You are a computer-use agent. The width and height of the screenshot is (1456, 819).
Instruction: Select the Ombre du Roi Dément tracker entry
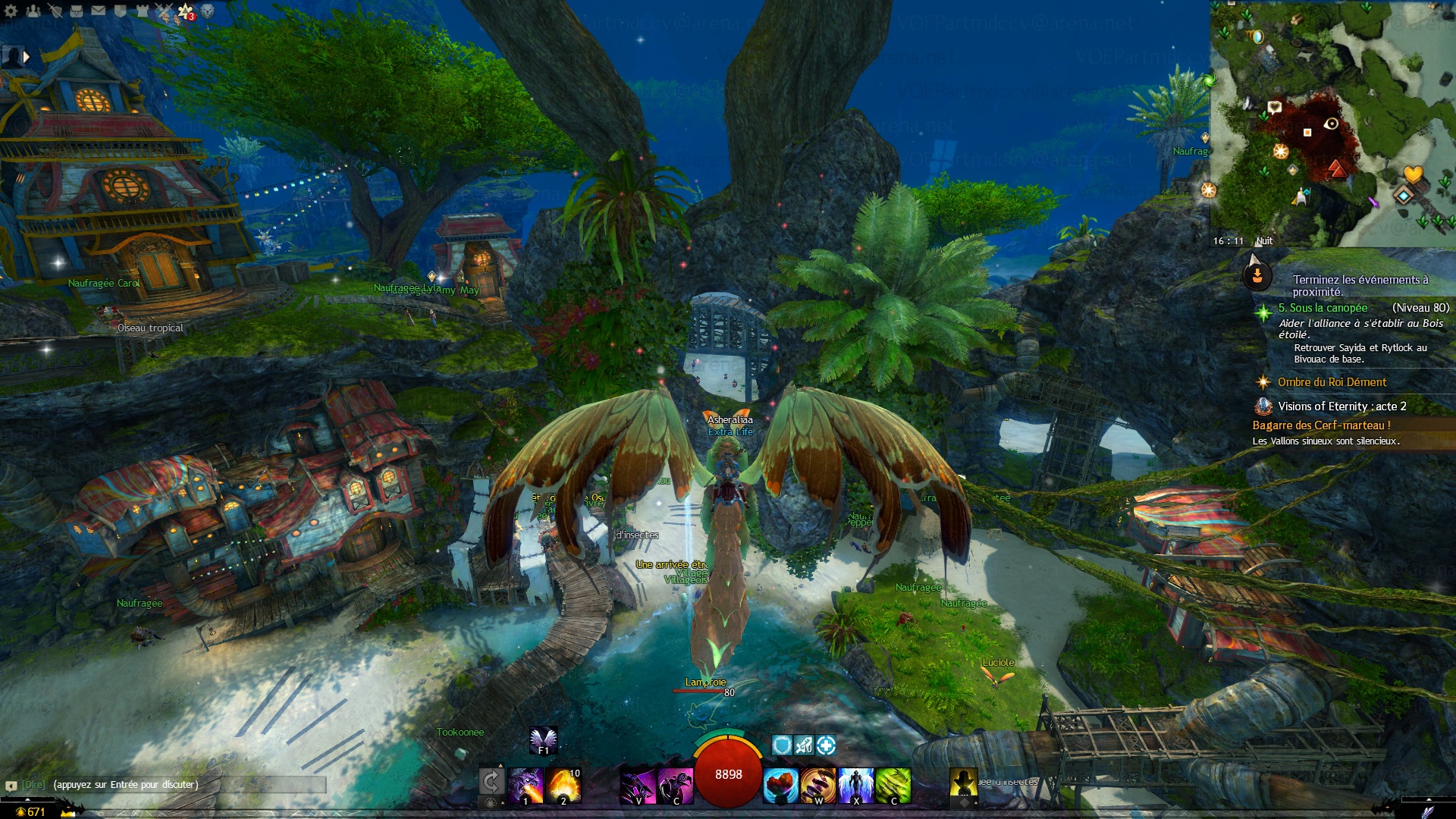pos(1332,382)
